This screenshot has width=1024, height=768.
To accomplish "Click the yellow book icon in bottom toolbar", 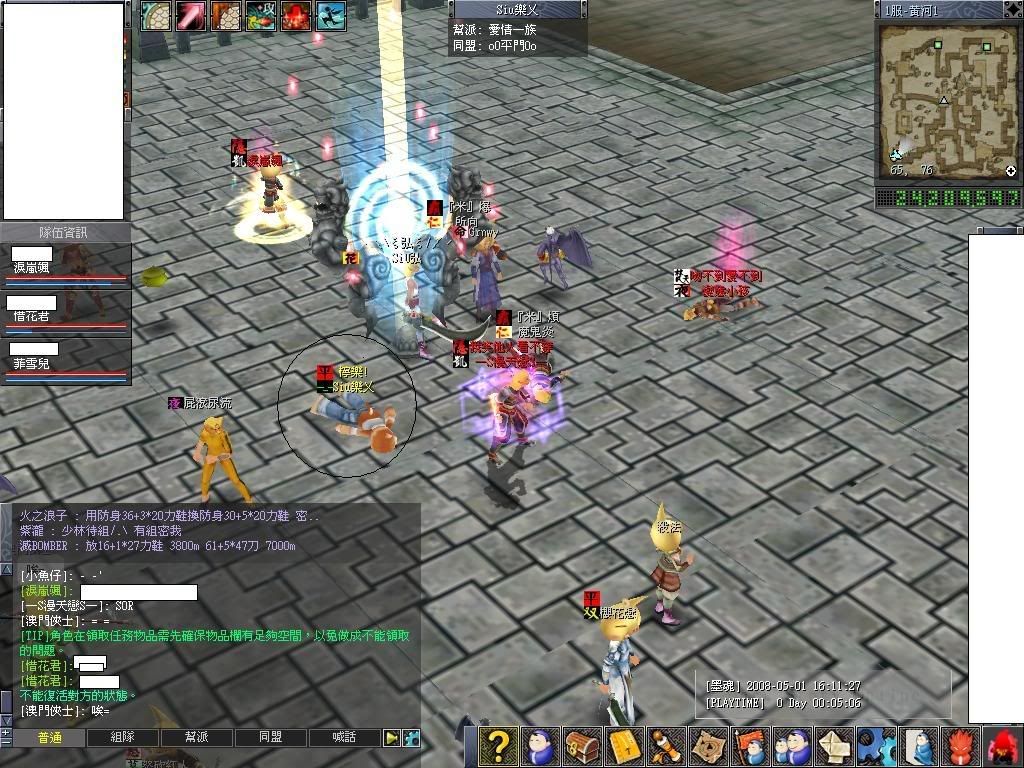I will pyautogui.click(x=624, y=746).
